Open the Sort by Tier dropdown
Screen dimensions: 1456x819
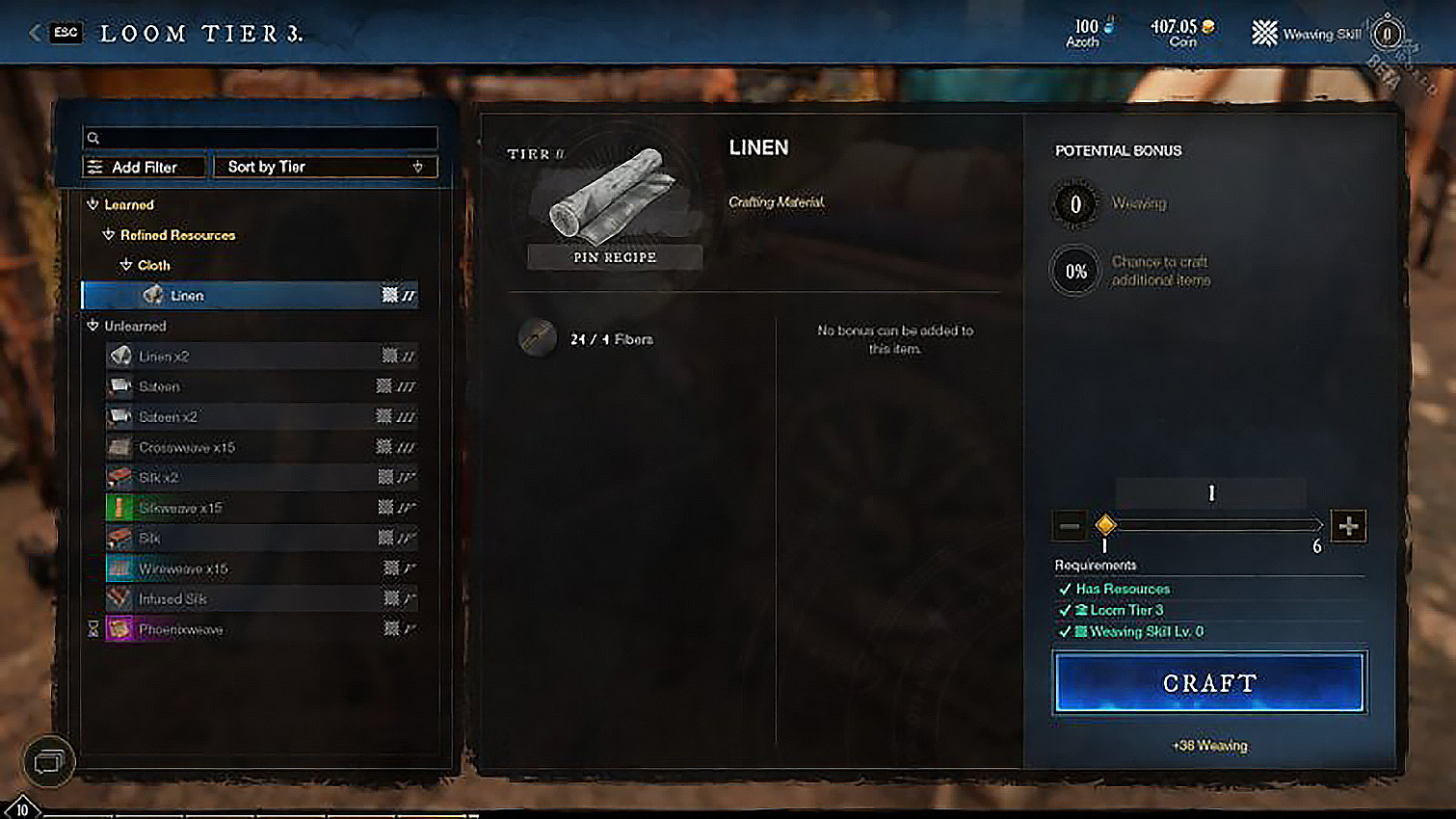point(325,167)
